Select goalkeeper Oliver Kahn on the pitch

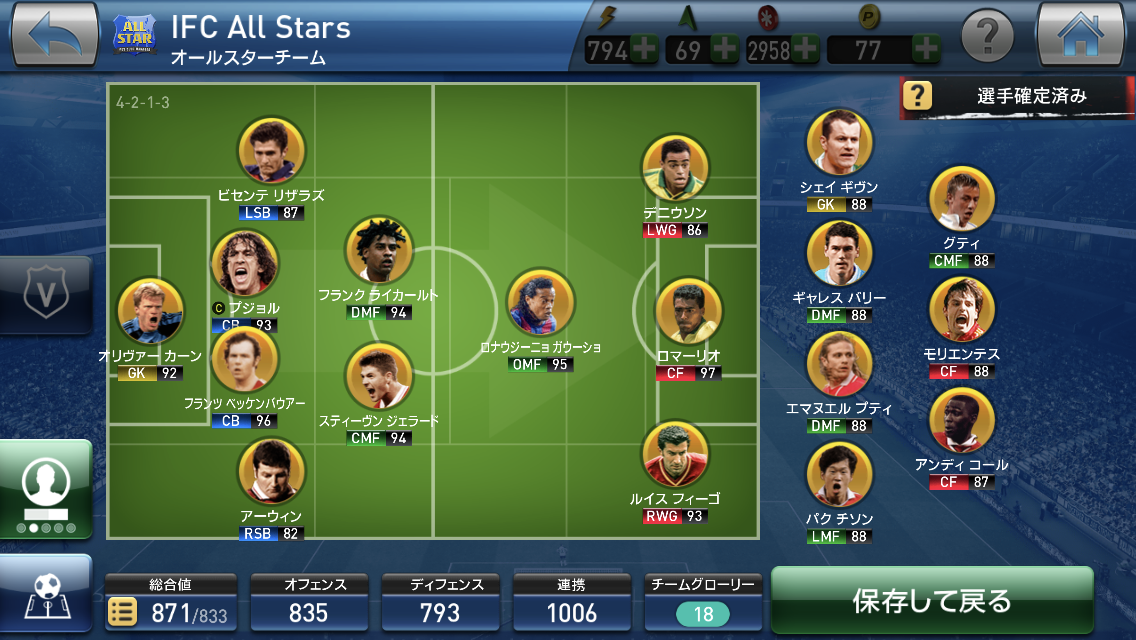coord(151,312)
